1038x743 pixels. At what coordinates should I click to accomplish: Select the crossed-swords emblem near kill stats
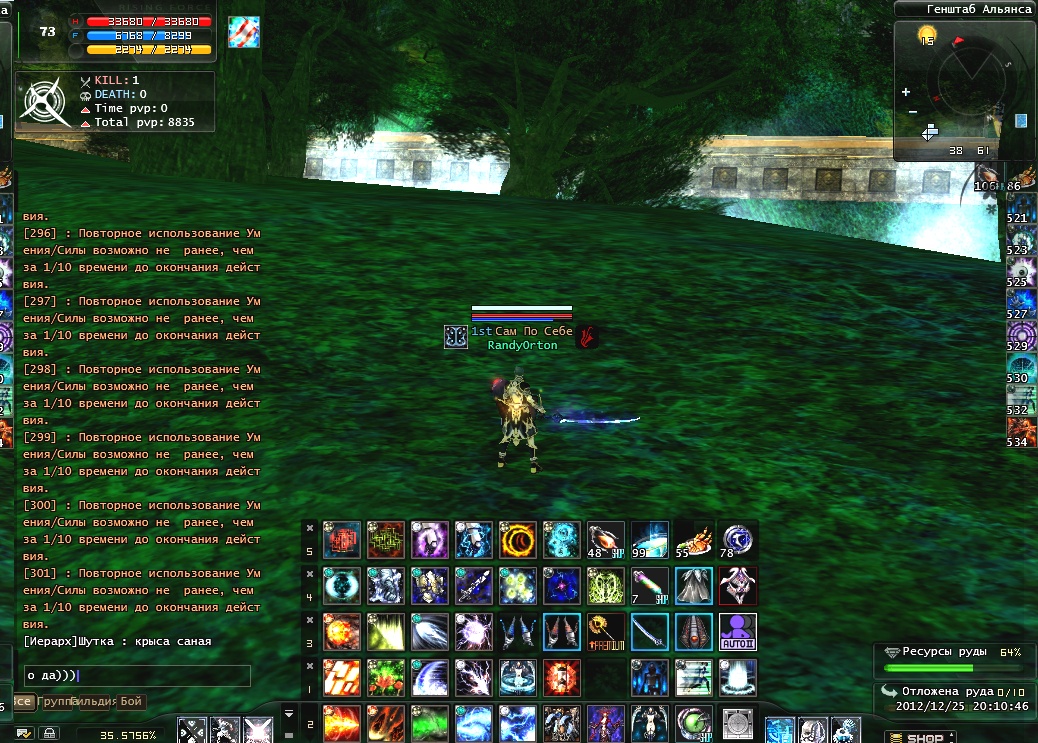pyautogui.click(x=45, y=100)
